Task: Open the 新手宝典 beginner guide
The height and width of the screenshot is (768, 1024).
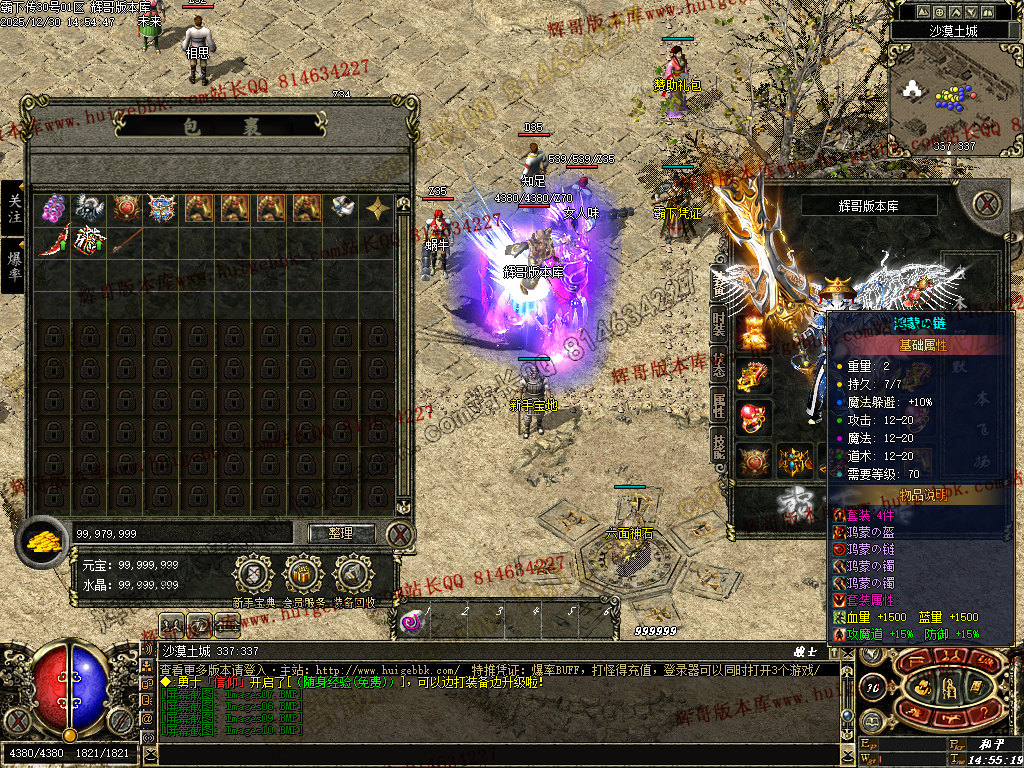Action: point(253,575)
